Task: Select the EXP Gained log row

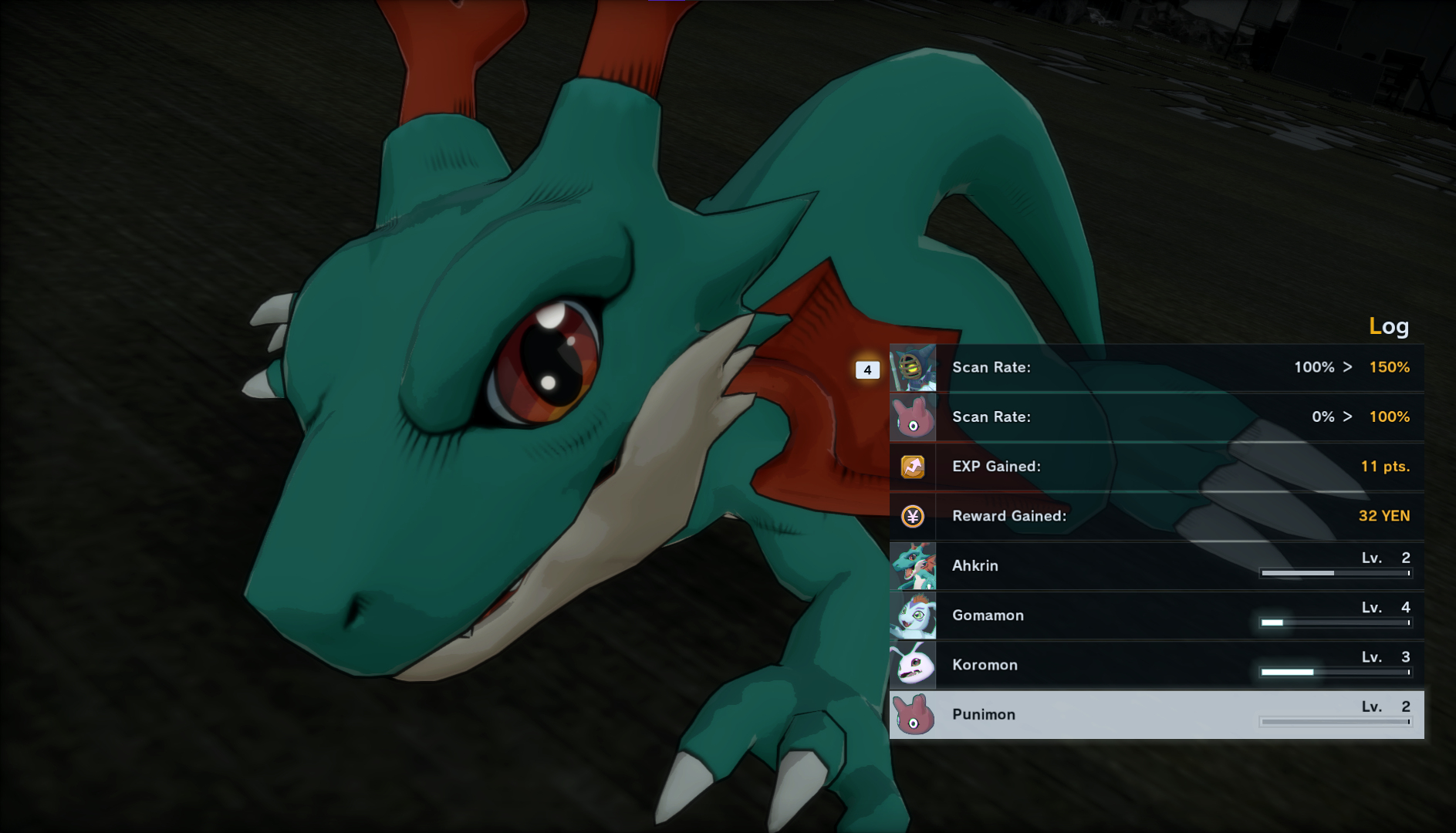Action: [1156, 467]
